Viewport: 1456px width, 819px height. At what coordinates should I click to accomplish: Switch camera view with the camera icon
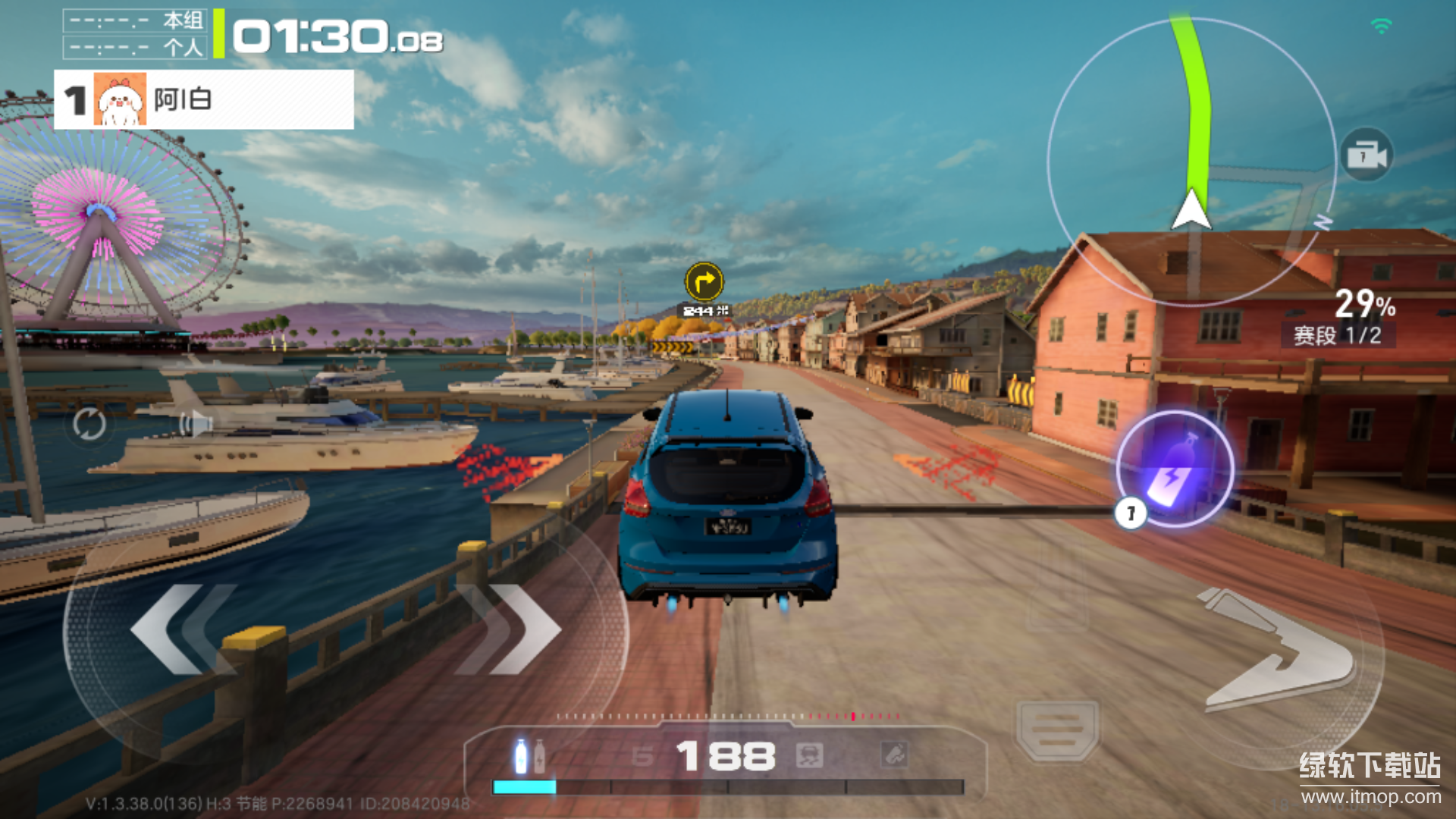click(x=1366, y=155)
